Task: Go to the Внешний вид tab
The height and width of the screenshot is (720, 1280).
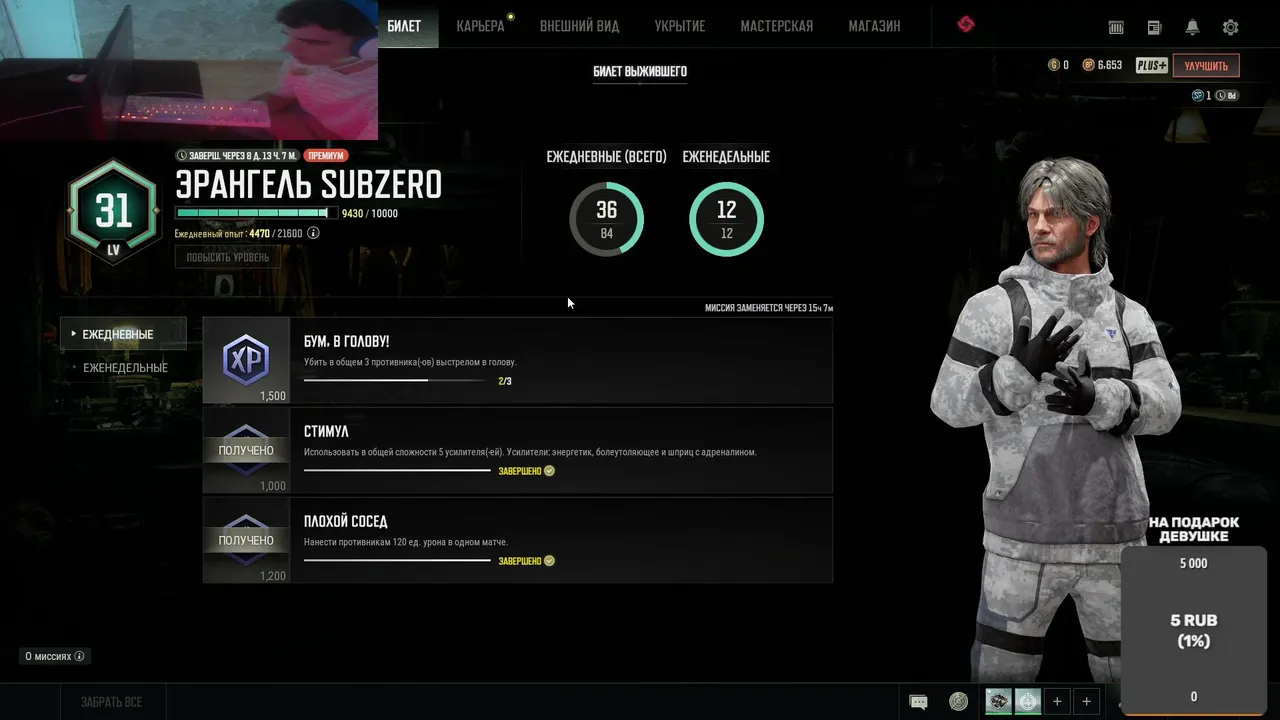Action: point(579,26)
